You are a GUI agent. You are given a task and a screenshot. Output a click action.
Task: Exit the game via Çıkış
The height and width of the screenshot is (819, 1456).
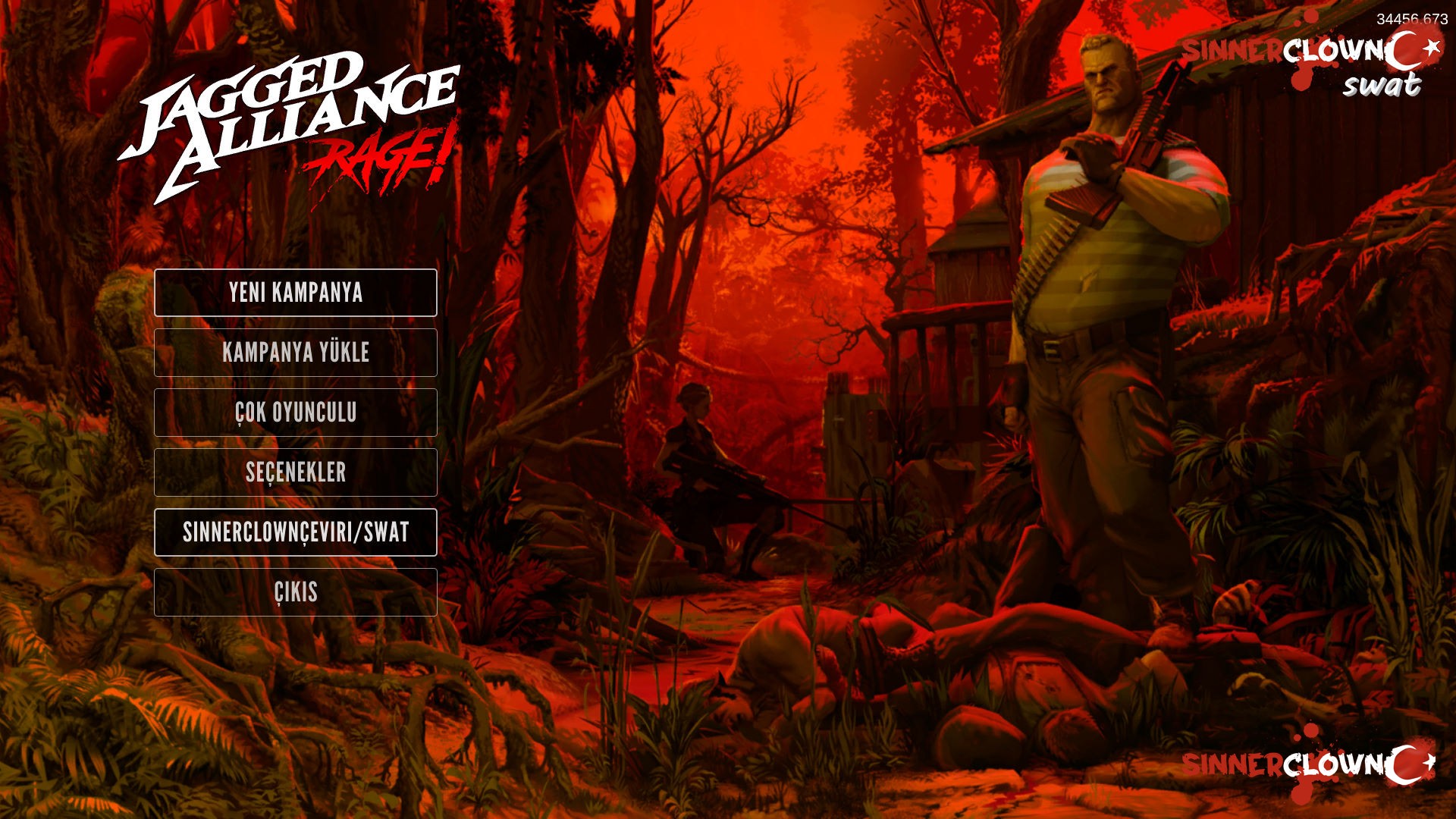click(296, 592)
